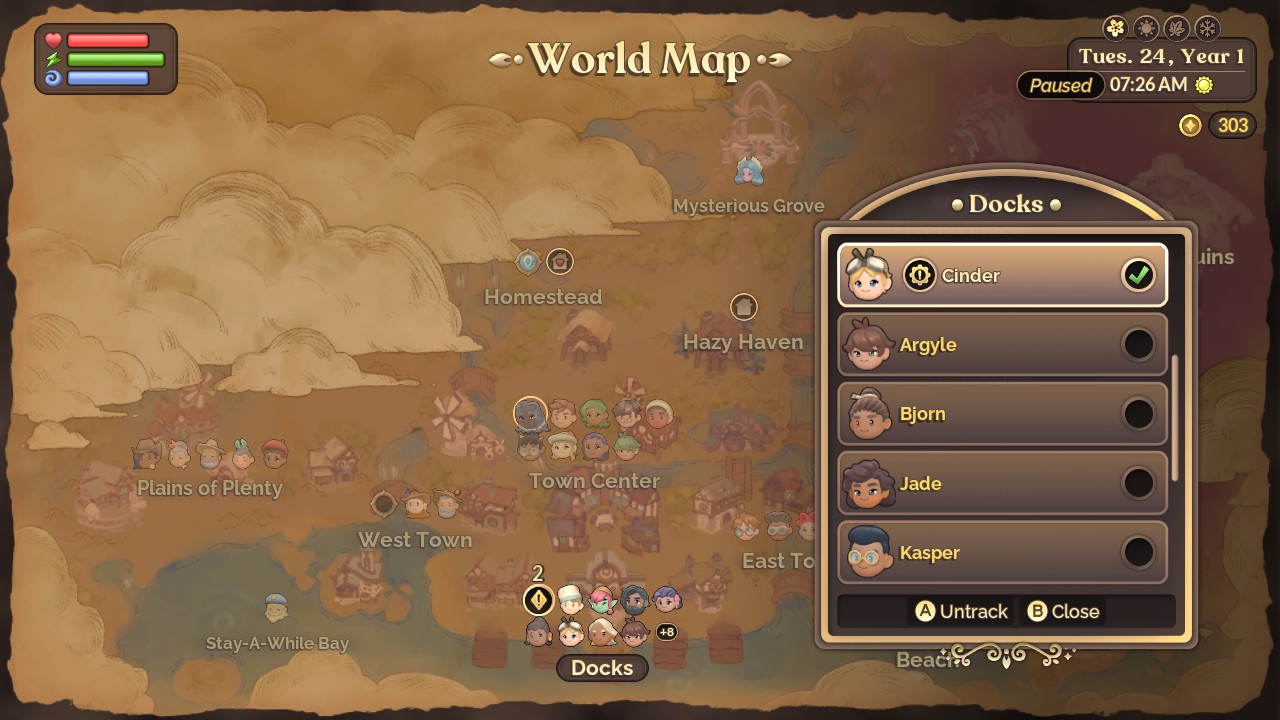The height and width of the screenshot is (720, 1280).
Task: Select the spring flower season icon
Action: tap(1114, 27)
